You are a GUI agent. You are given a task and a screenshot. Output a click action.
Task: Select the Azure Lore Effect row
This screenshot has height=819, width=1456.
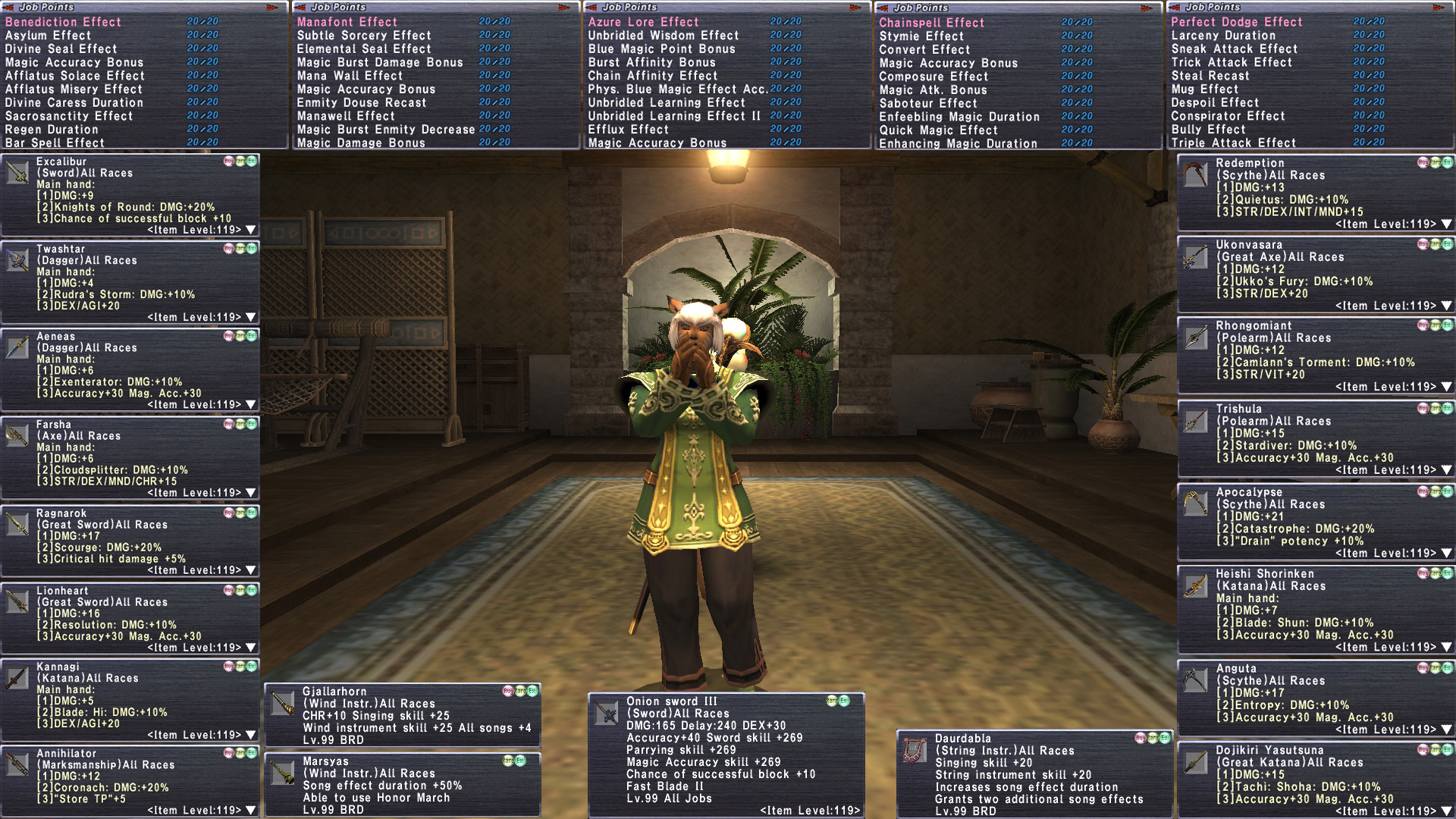pos(643,22)
